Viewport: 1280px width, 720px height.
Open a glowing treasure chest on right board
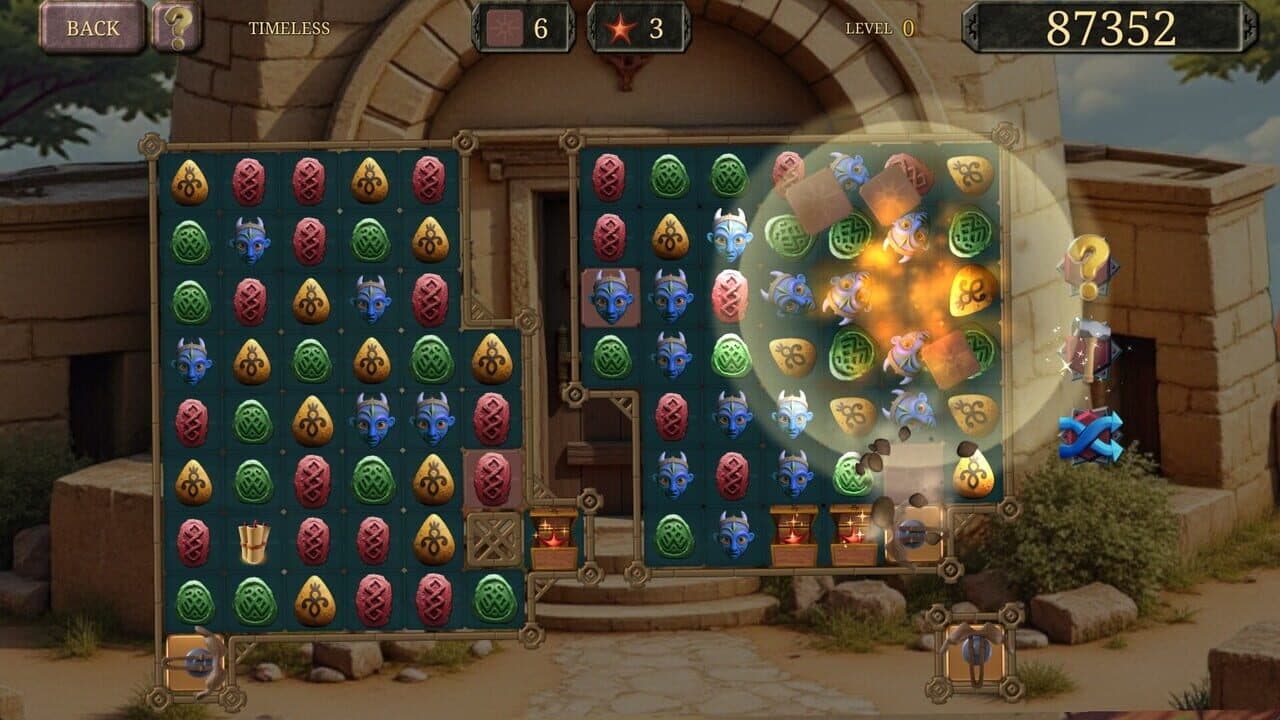(793, 537)
